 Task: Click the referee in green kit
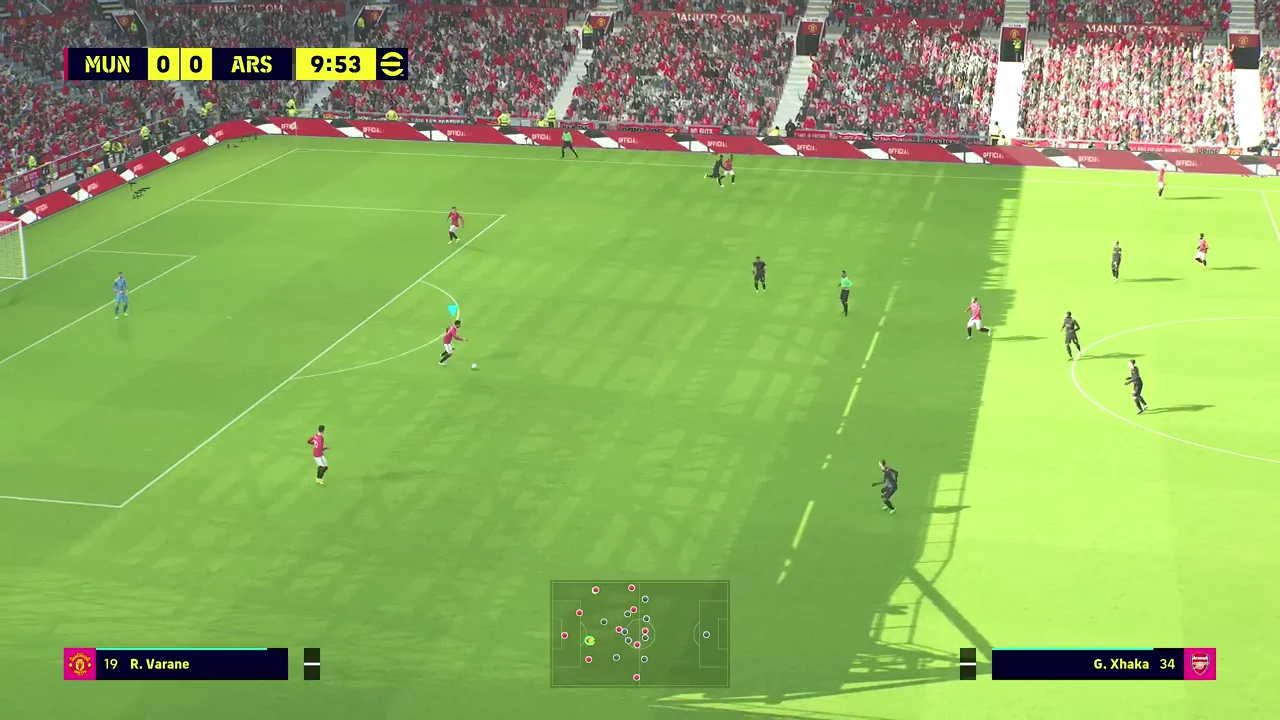pyautogui.click(x=843, y=290)
